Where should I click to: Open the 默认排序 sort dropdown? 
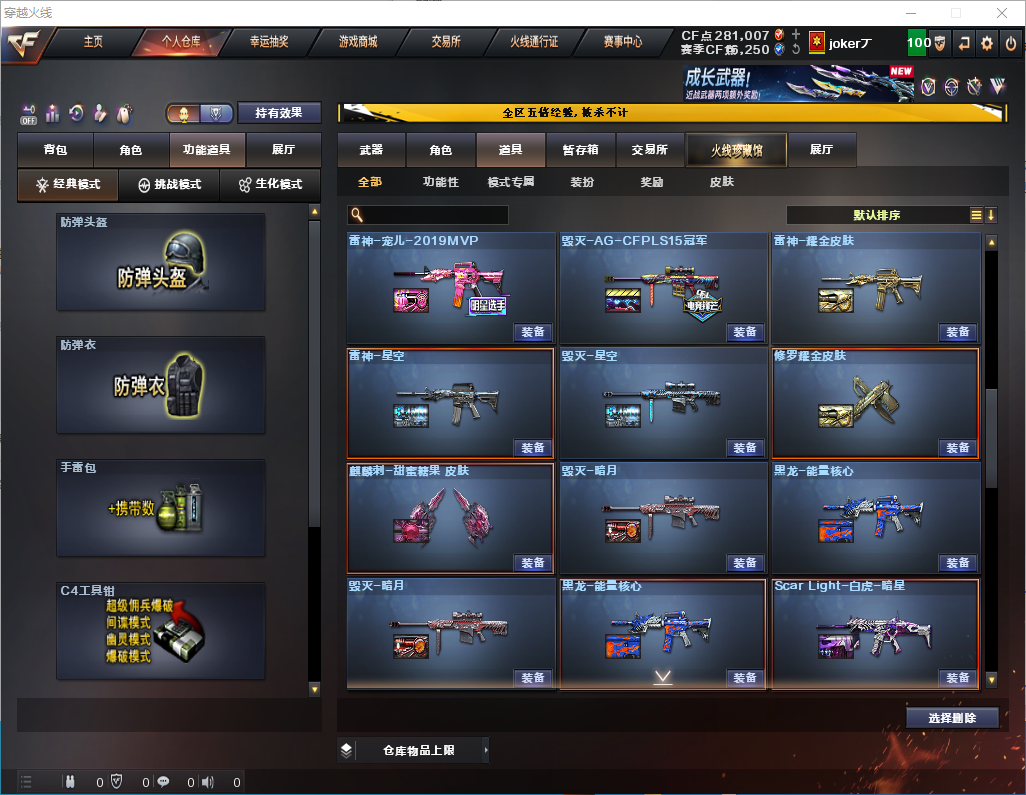877,215
